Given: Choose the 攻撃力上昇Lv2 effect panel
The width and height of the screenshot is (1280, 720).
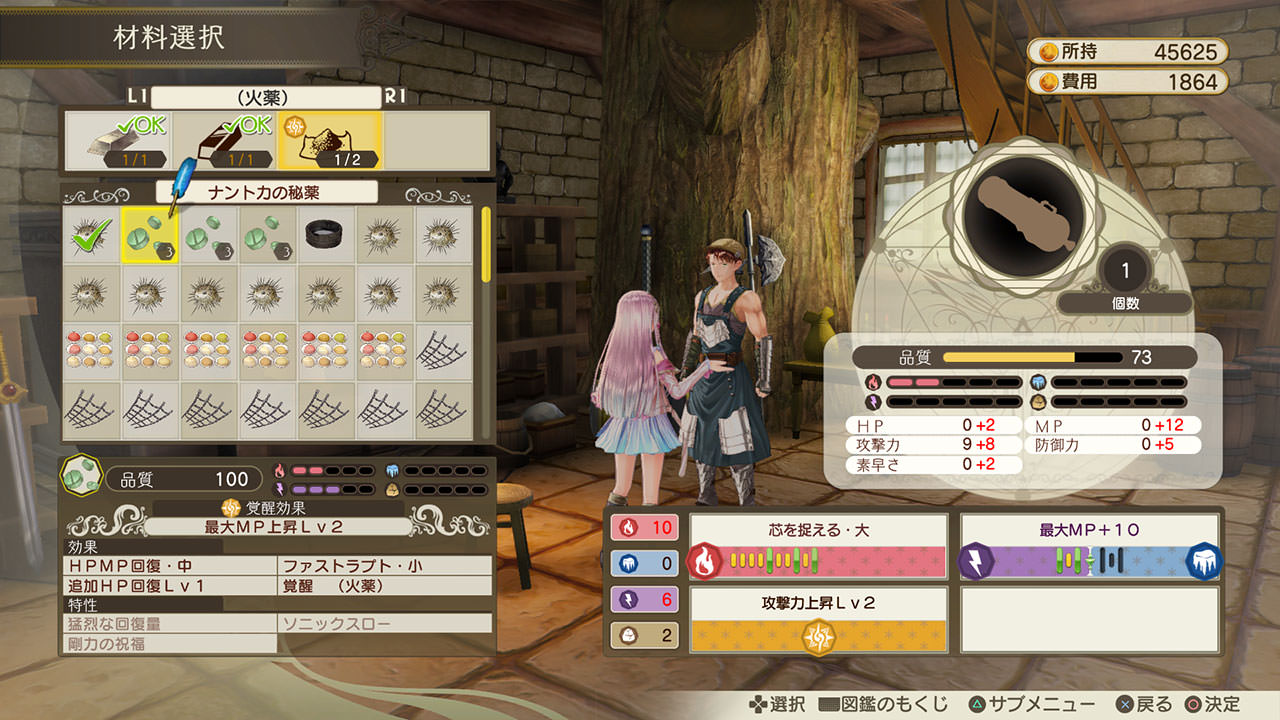Looking at the screenshot, I should coord(818,620).
